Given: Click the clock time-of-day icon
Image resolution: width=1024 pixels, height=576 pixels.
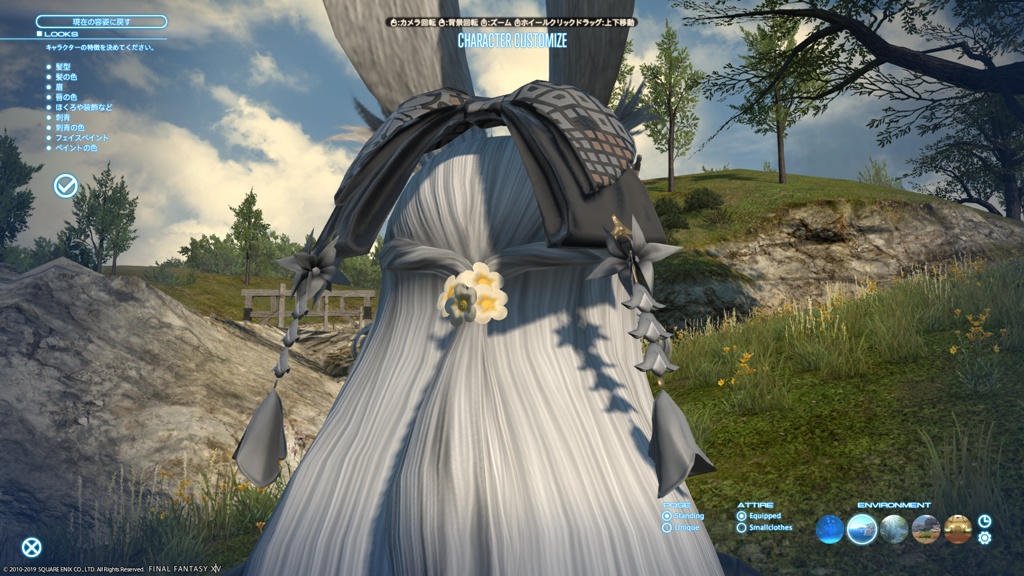Looking at the screenshot, I should pos(984,521).
